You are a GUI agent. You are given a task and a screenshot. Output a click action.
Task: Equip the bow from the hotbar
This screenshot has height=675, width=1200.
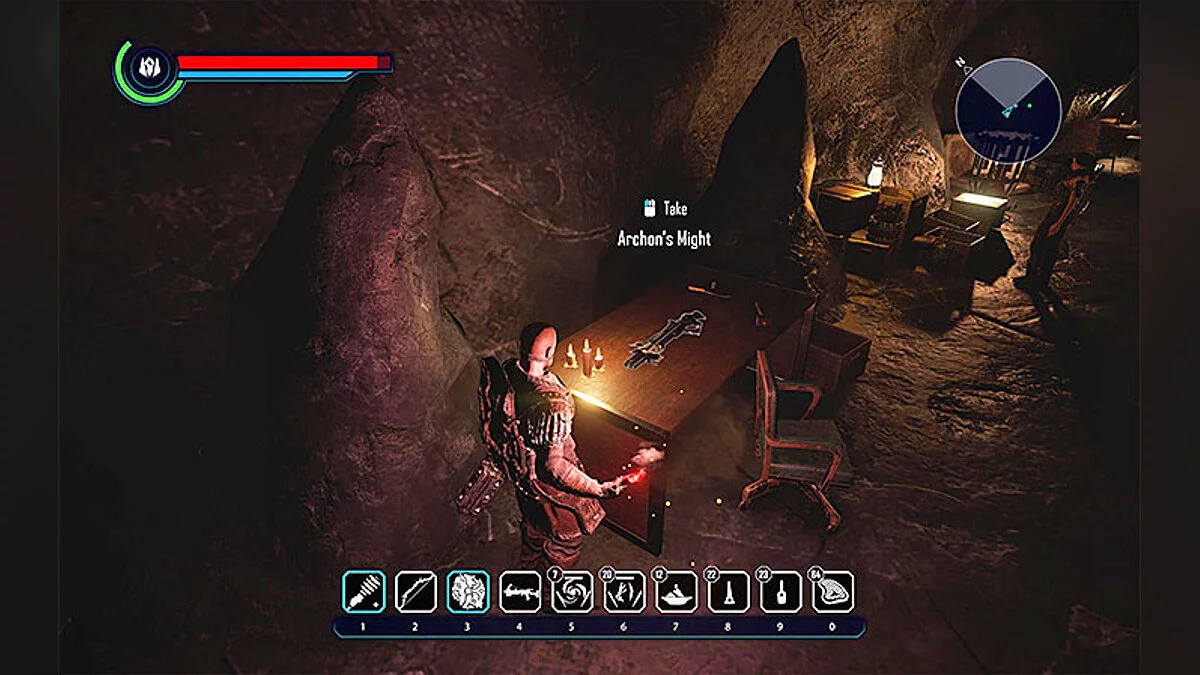coord(415,591)
